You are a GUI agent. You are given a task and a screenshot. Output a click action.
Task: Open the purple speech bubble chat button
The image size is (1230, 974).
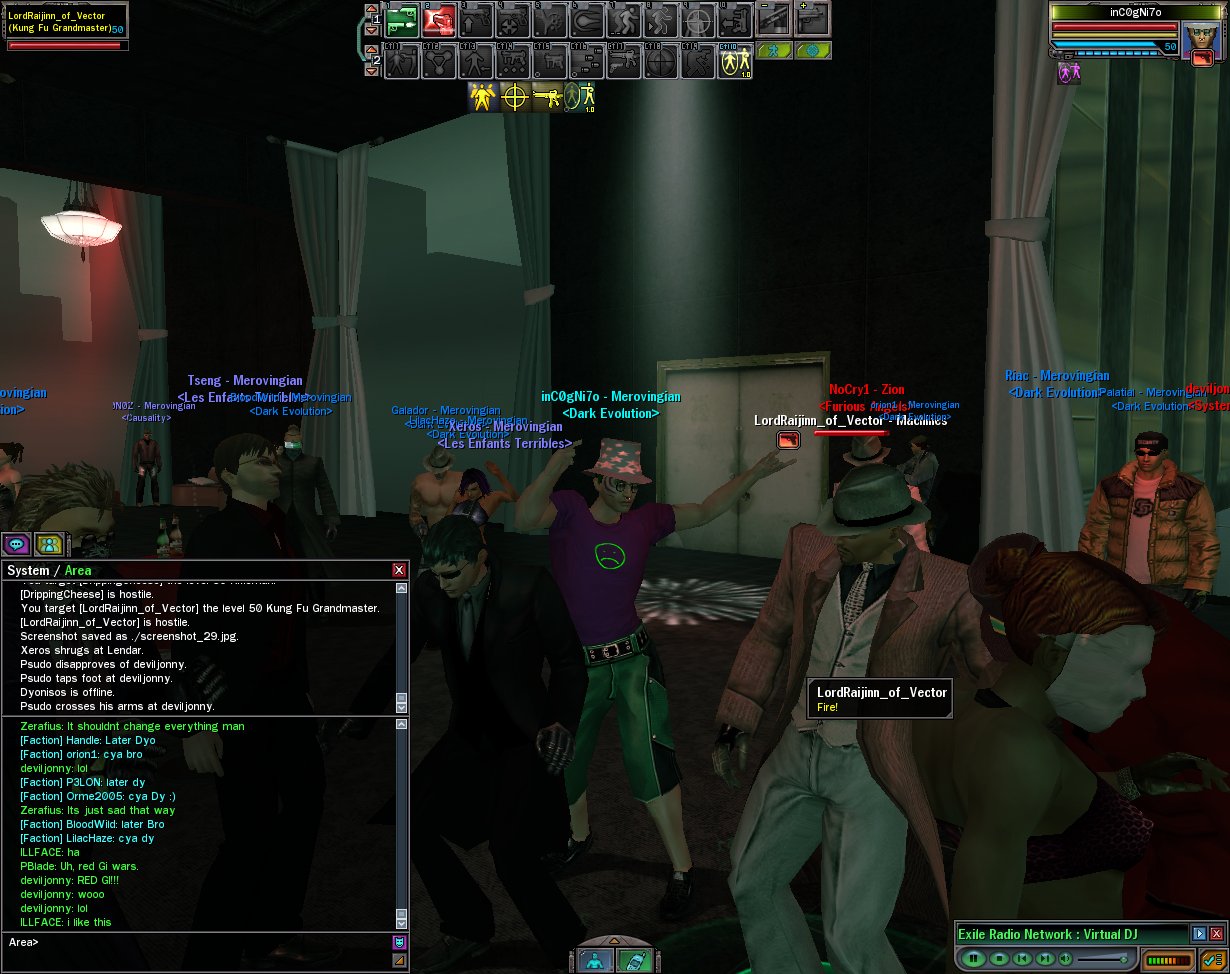(15, 544)
